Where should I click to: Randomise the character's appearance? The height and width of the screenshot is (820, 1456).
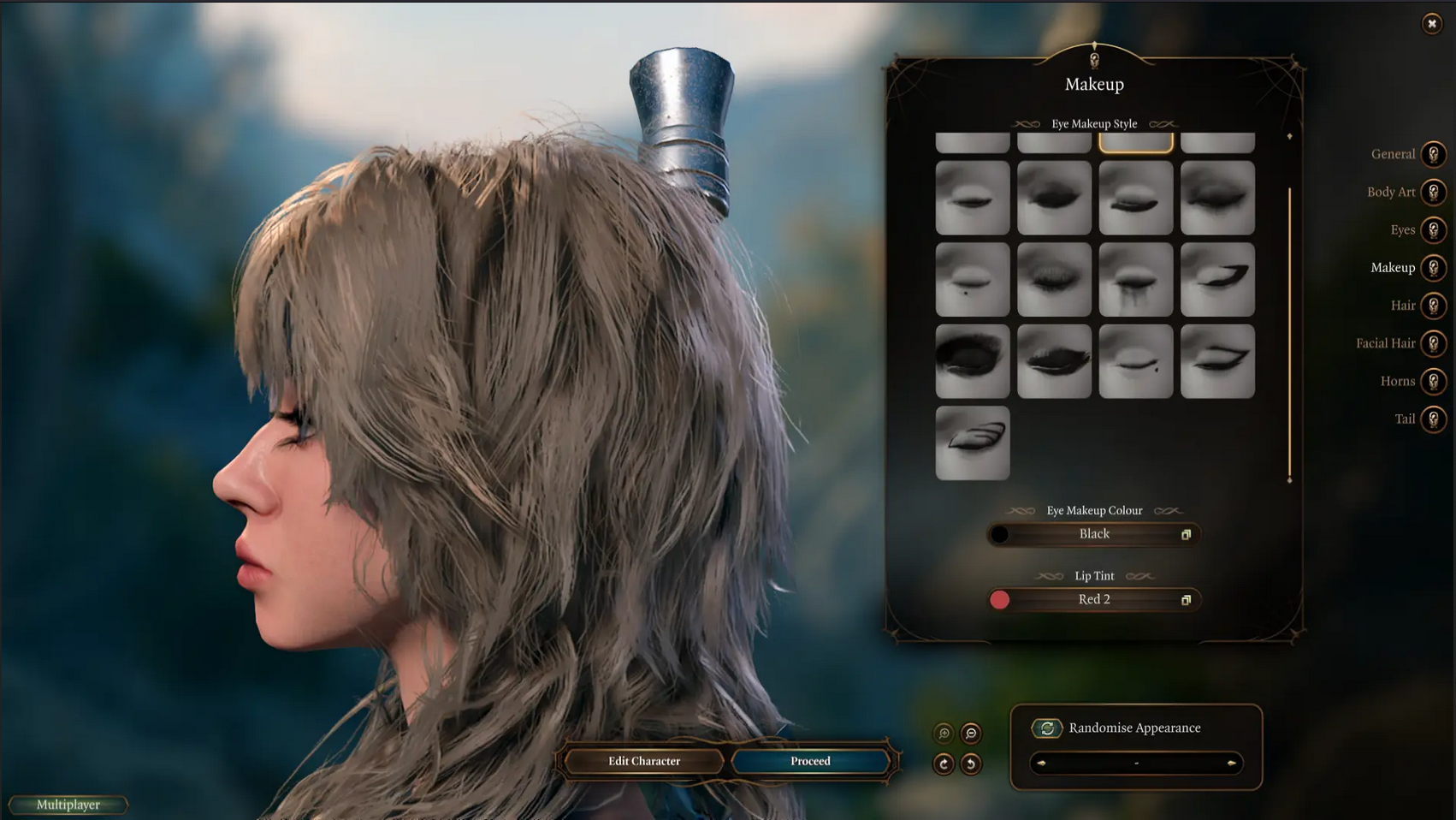tap(1046, 728)
